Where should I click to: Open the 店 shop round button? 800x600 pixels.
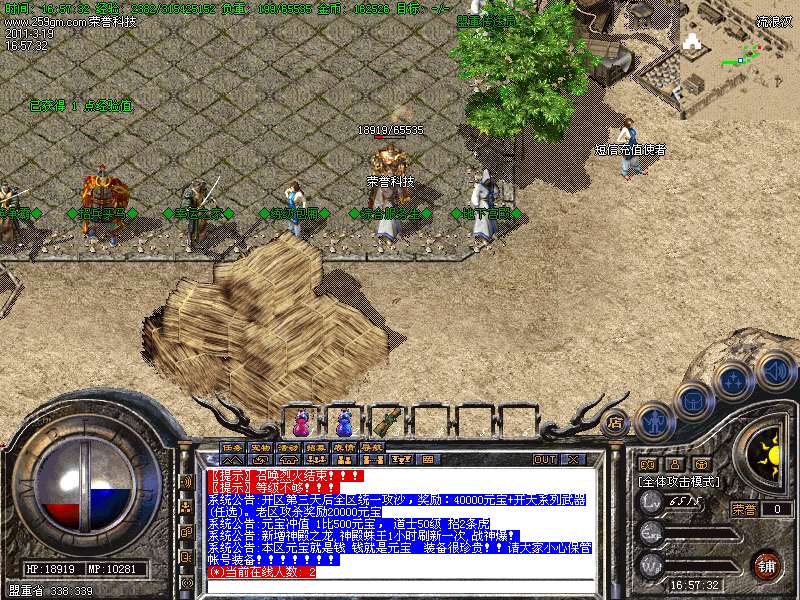pyautogui.click(x=615, y=422)
